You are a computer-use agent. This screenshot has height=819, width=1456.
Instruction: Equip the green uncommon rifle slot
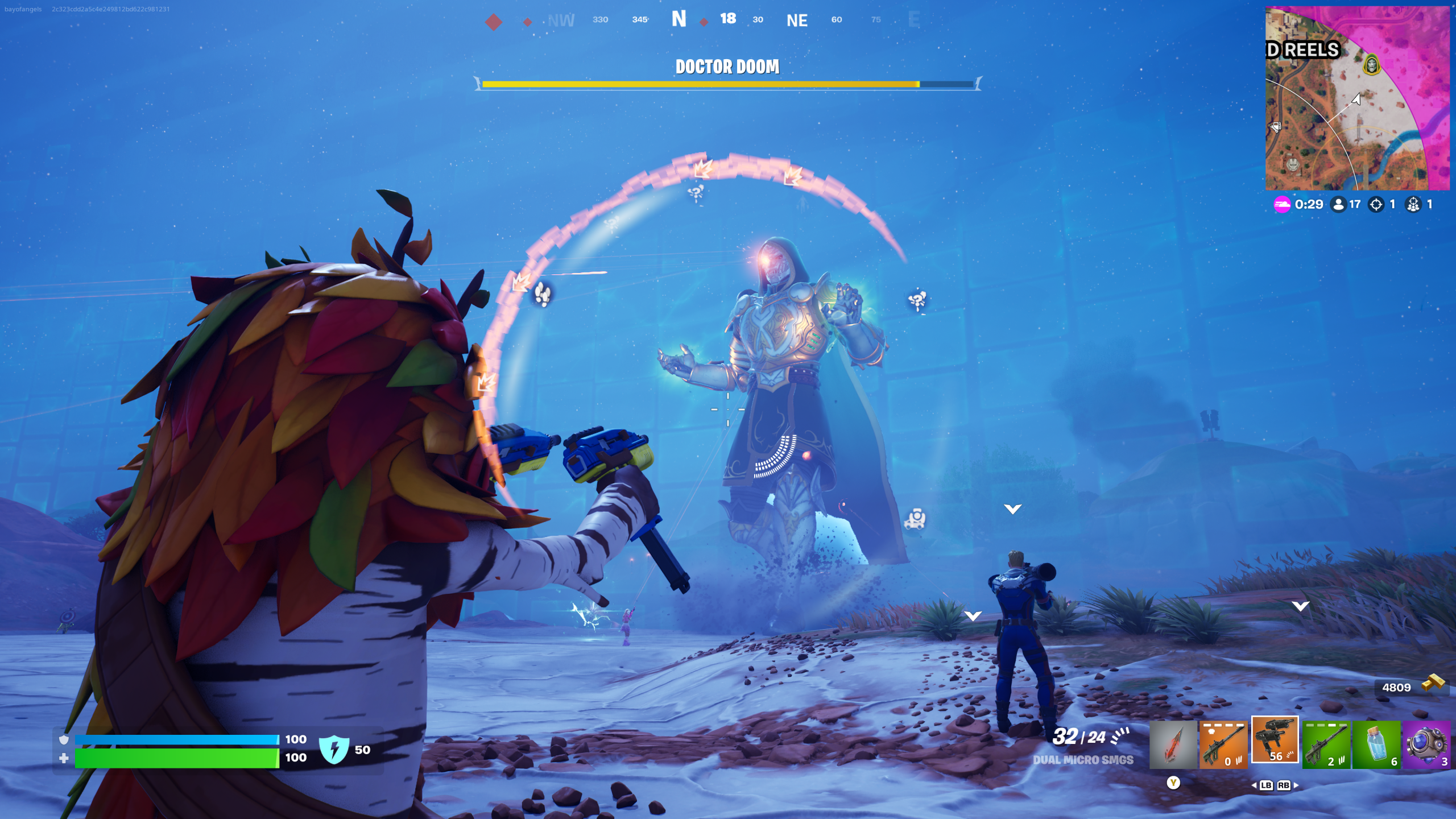1326,744
